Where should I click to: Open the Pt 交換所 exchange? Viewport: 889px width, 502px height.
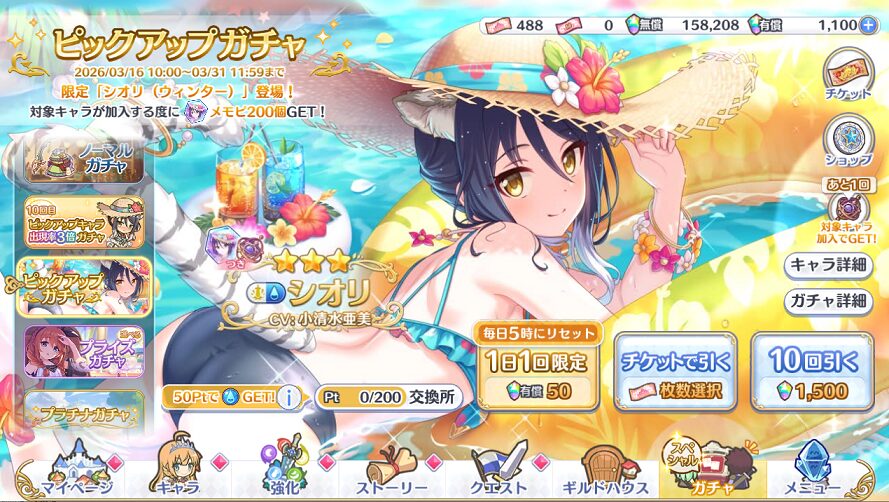[x=390, y=396]
